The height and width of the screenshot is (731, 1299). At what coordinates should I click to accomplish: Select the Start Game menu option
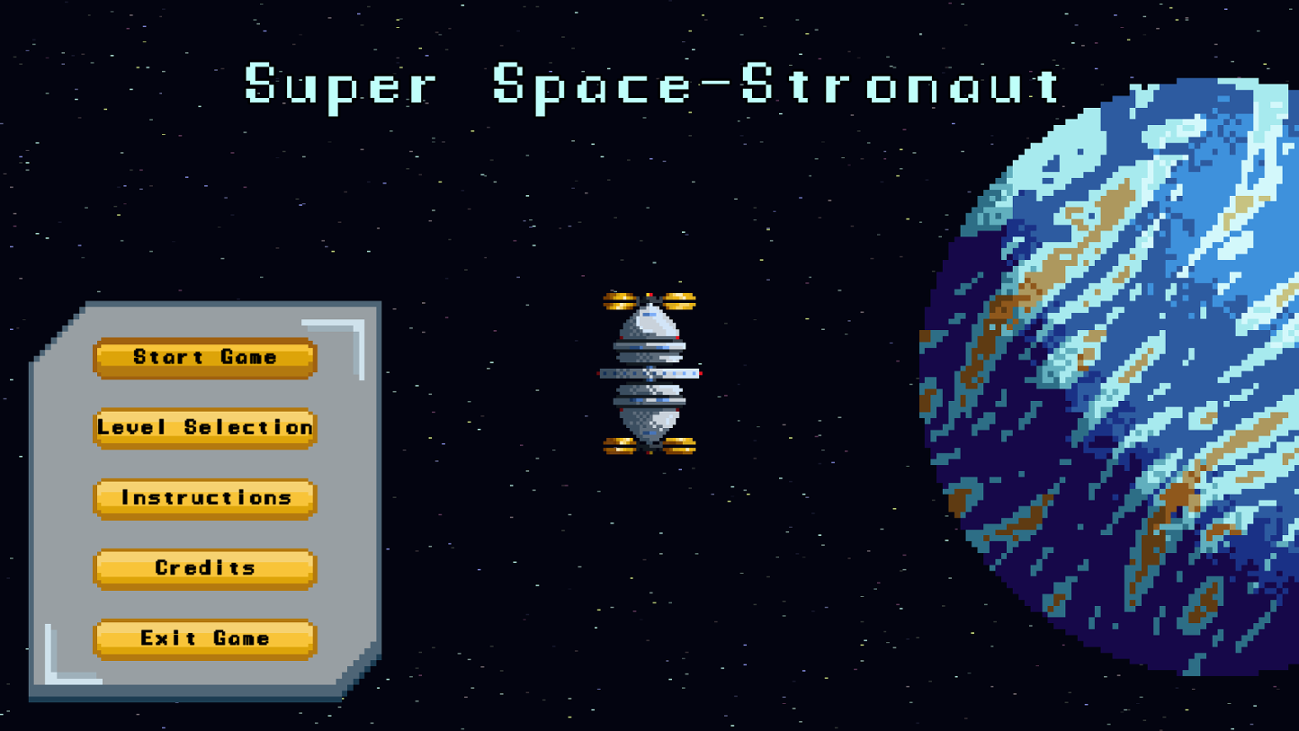(204, 358)
